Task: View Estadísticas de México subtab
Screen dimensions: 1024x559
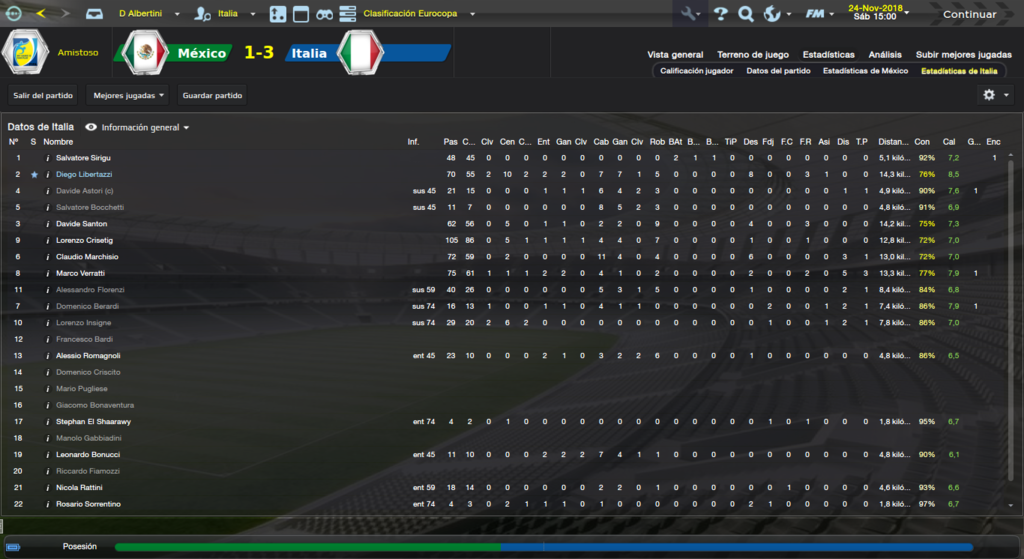Action: tap(866, 71)
